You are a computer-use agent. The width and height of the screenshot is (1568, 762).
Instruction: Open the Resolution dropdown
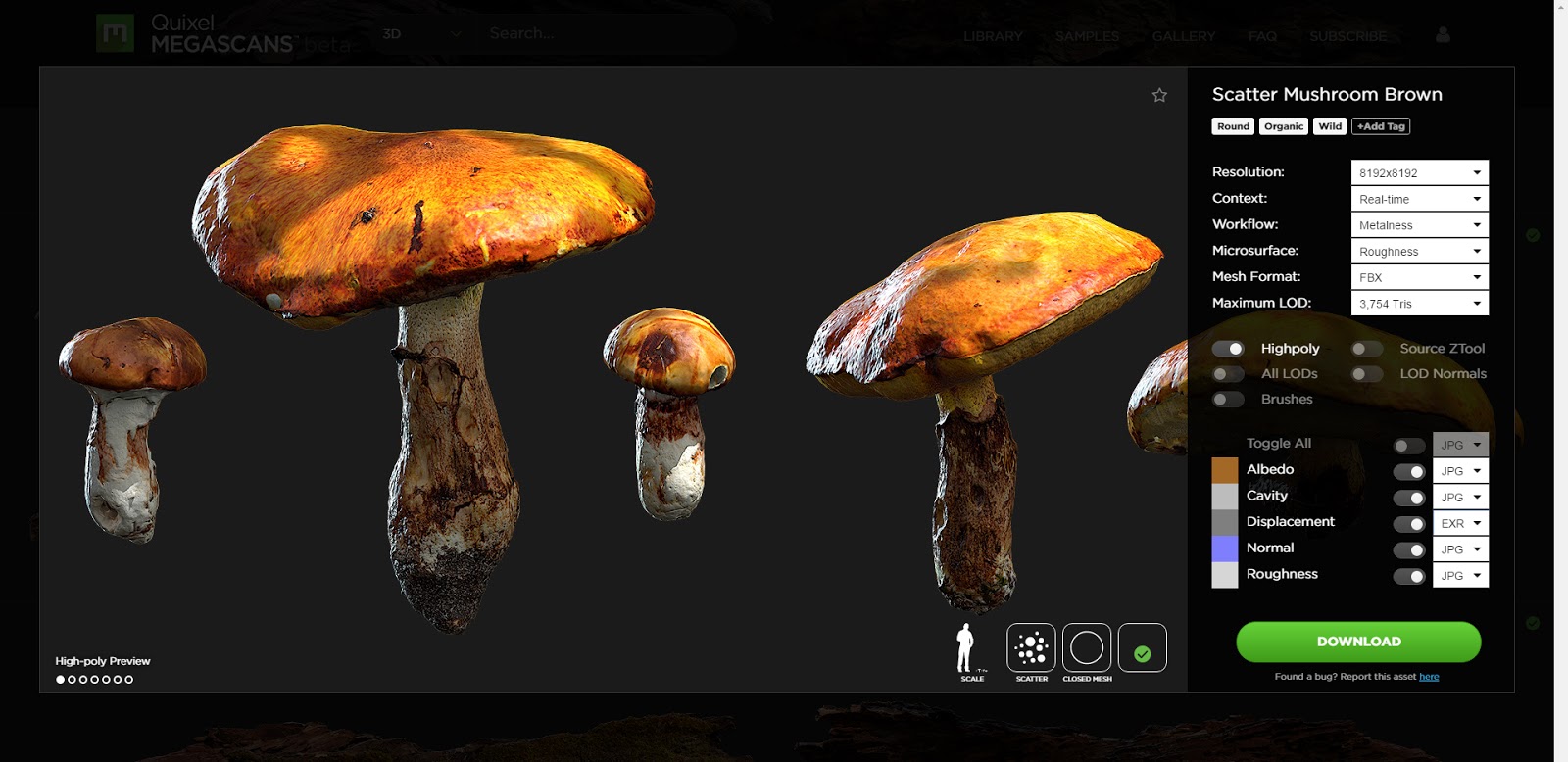tap(1419, 171)
